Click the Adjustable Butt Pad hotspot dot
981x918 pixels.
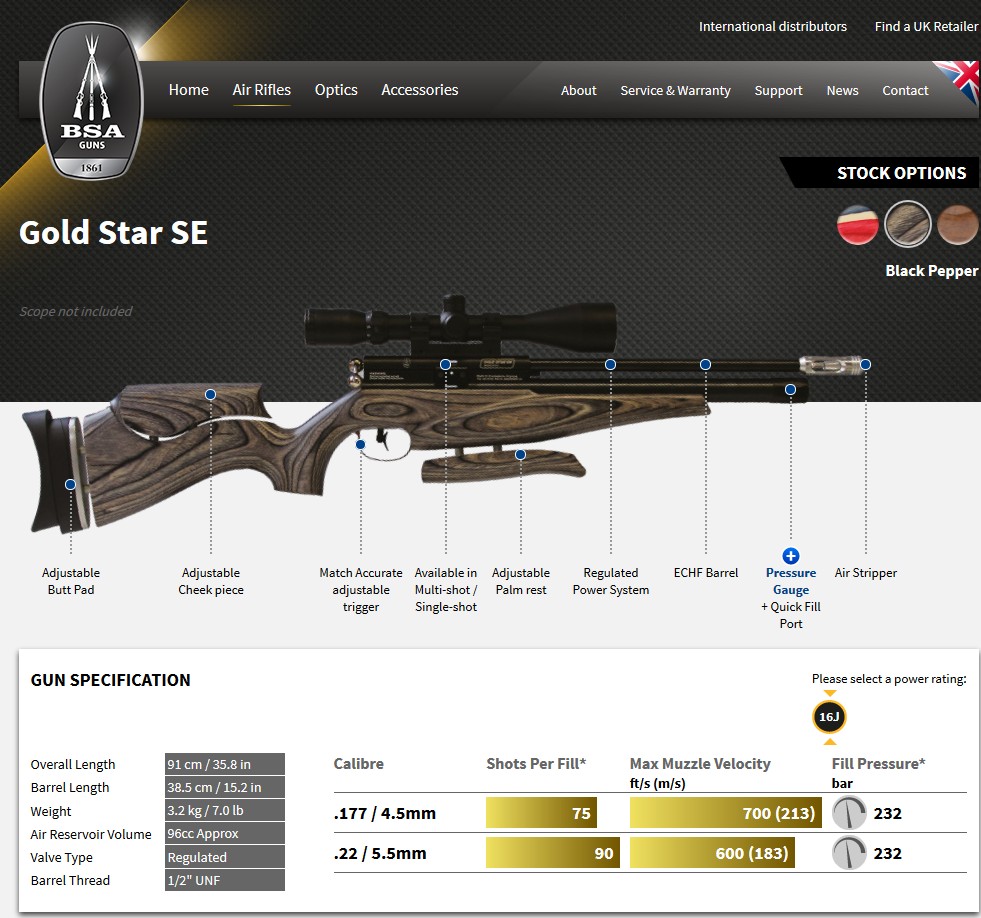click(71, 485)
